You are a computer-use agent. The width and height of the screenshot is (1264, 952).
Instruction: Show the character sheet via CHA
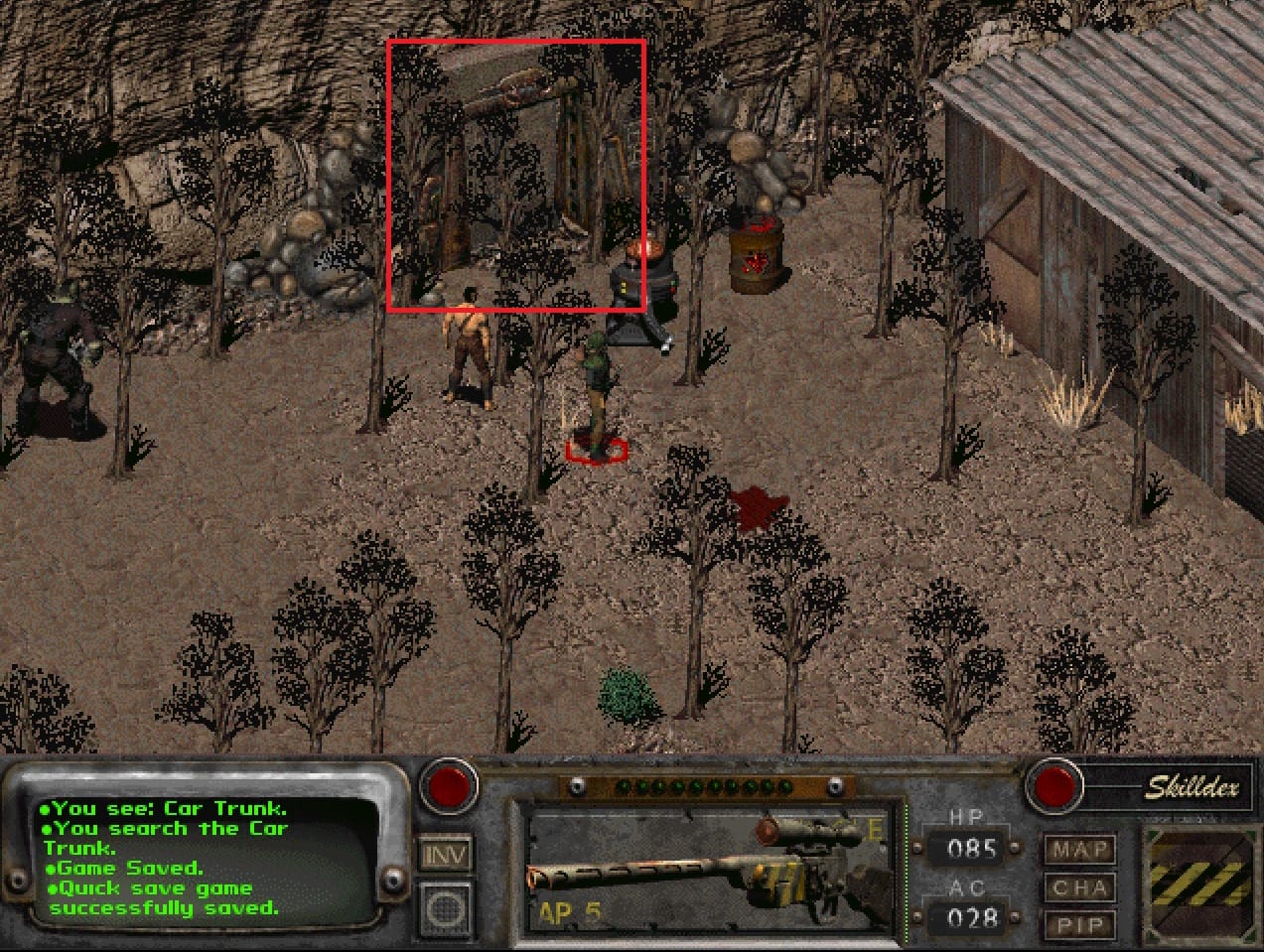pyautogui.click(x=1078, y=888)
